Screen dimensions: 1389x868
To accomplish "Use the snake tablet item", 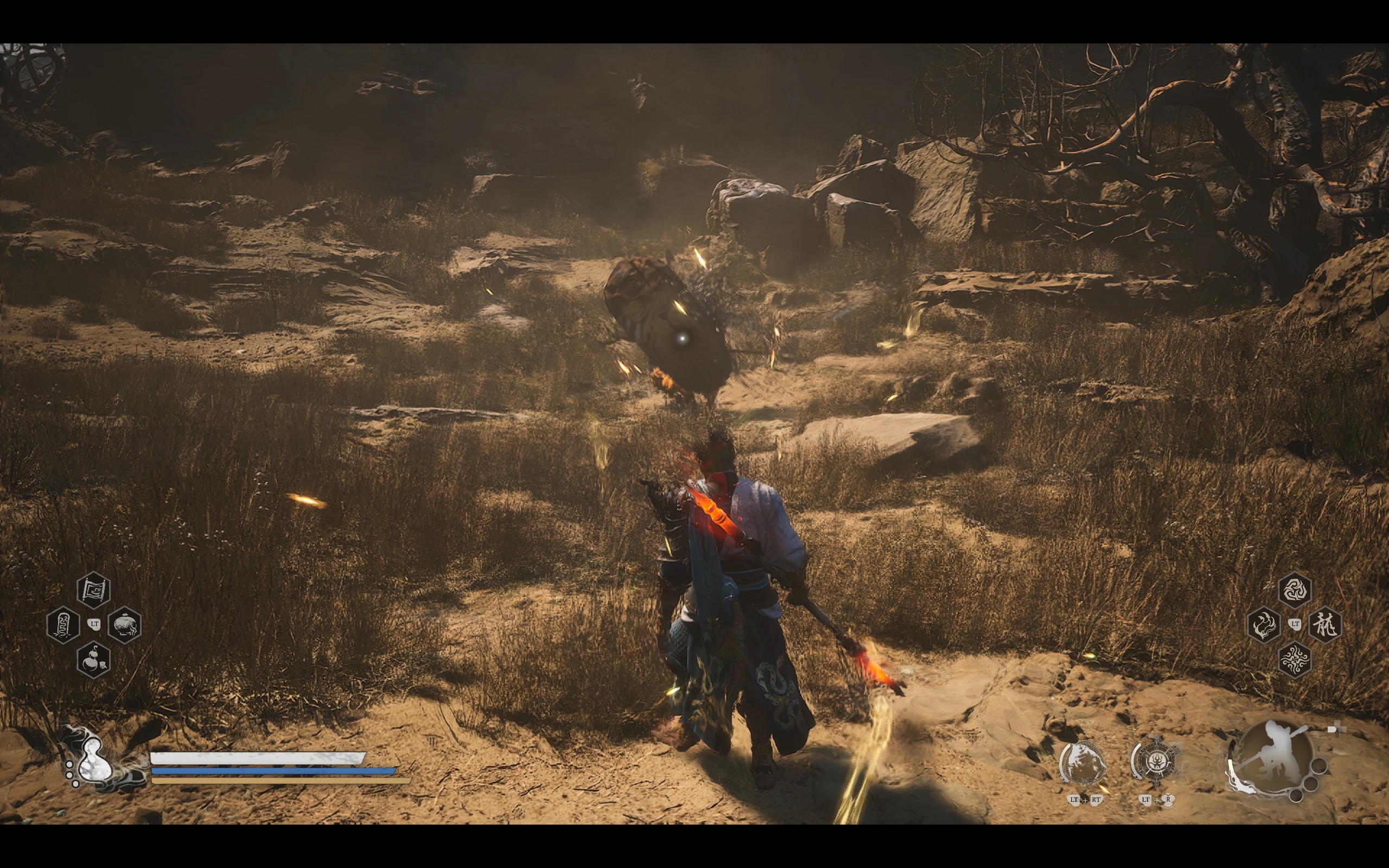I will click(x=62, y=624).
